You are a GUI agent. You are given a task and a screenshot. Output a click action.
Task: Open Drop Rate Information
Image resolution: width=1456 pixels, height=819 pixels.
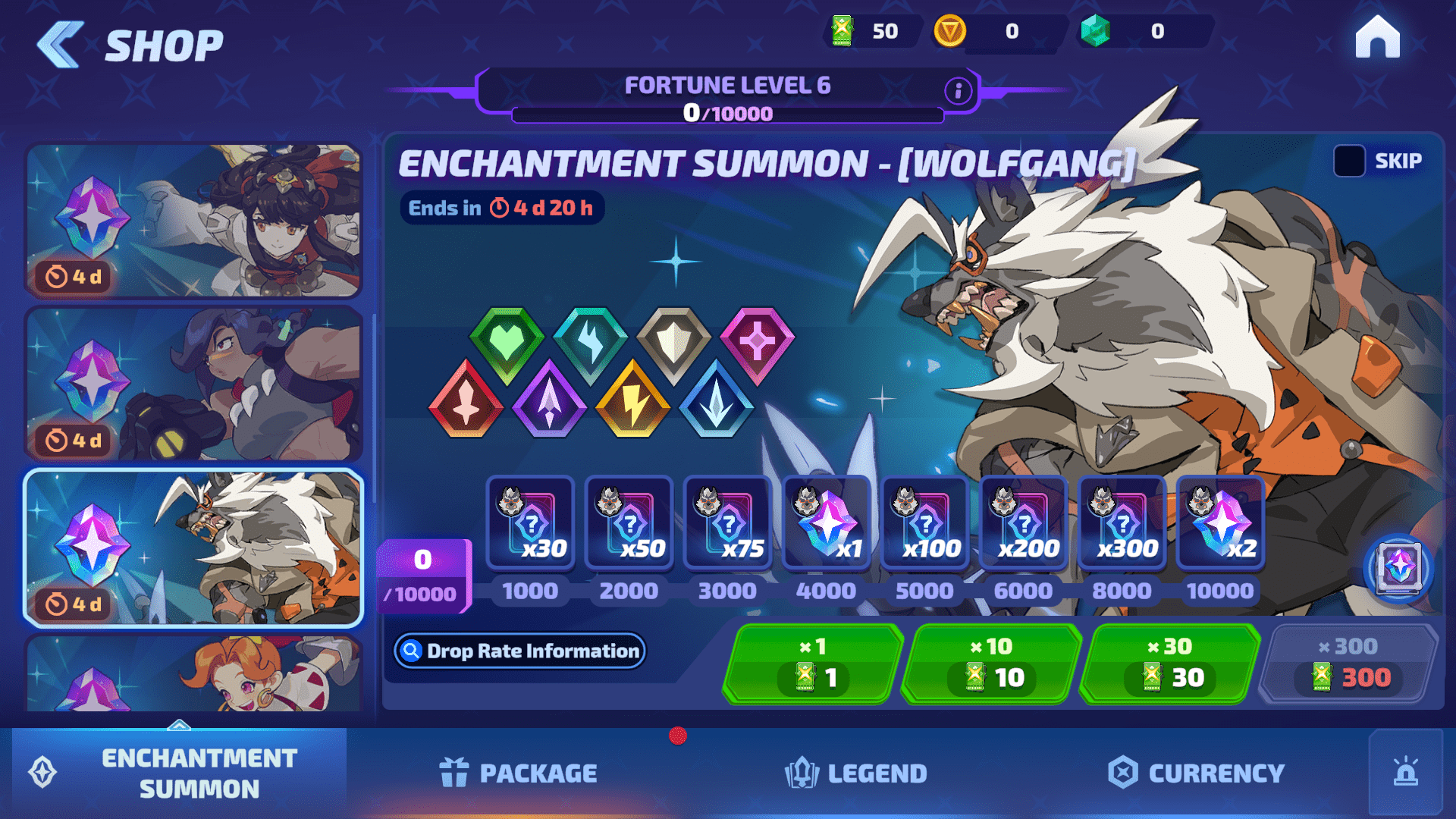tap(519, 651)
